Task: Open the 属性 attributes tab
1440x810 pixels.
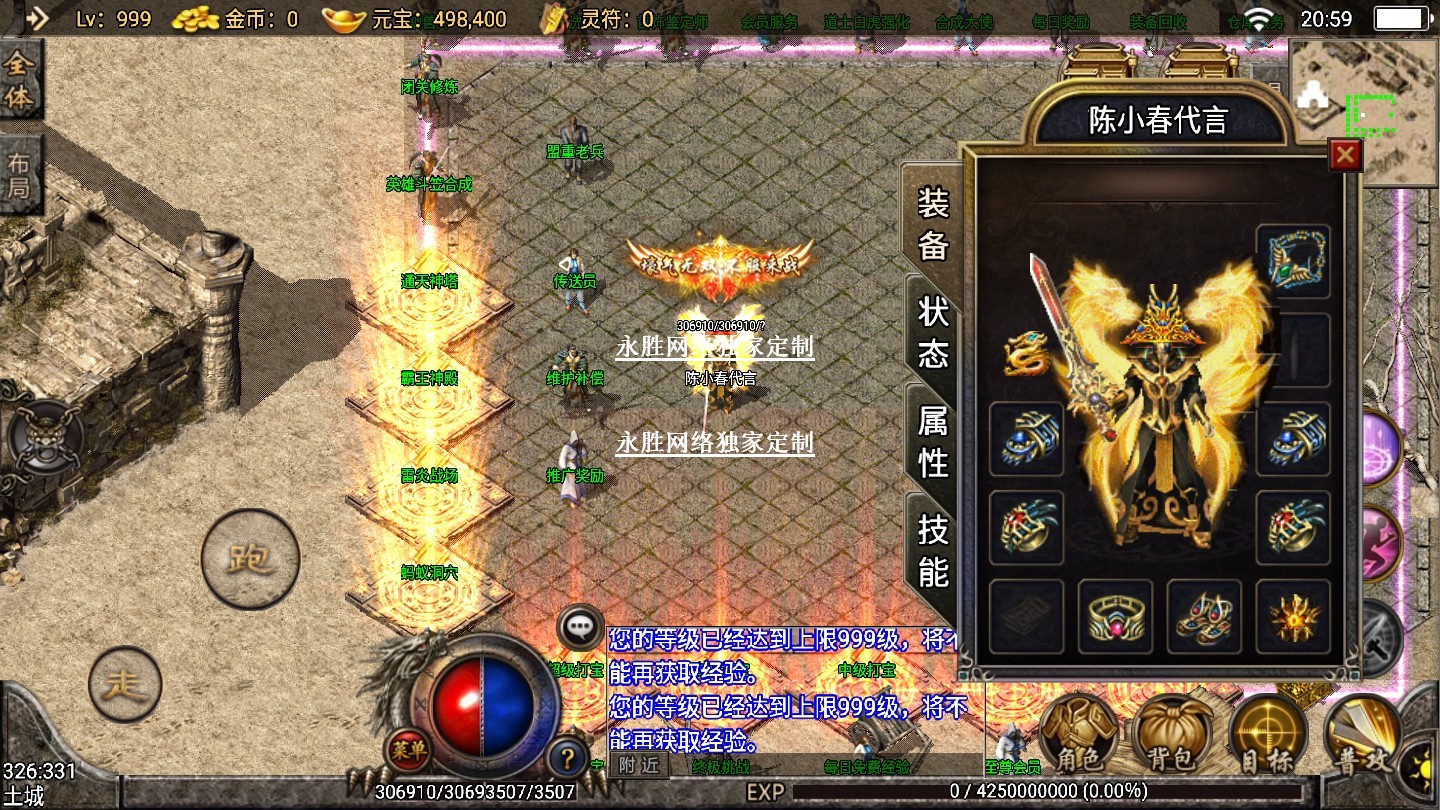Action: coord(933,441)
